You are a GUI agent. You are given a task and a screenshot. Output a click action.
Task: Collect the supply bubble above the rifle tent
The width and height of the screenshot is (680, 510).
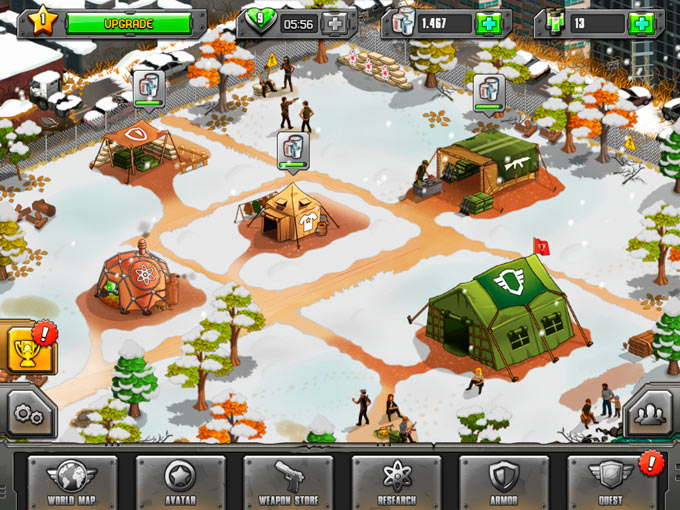pyautogui.click(x=489, y=93)
